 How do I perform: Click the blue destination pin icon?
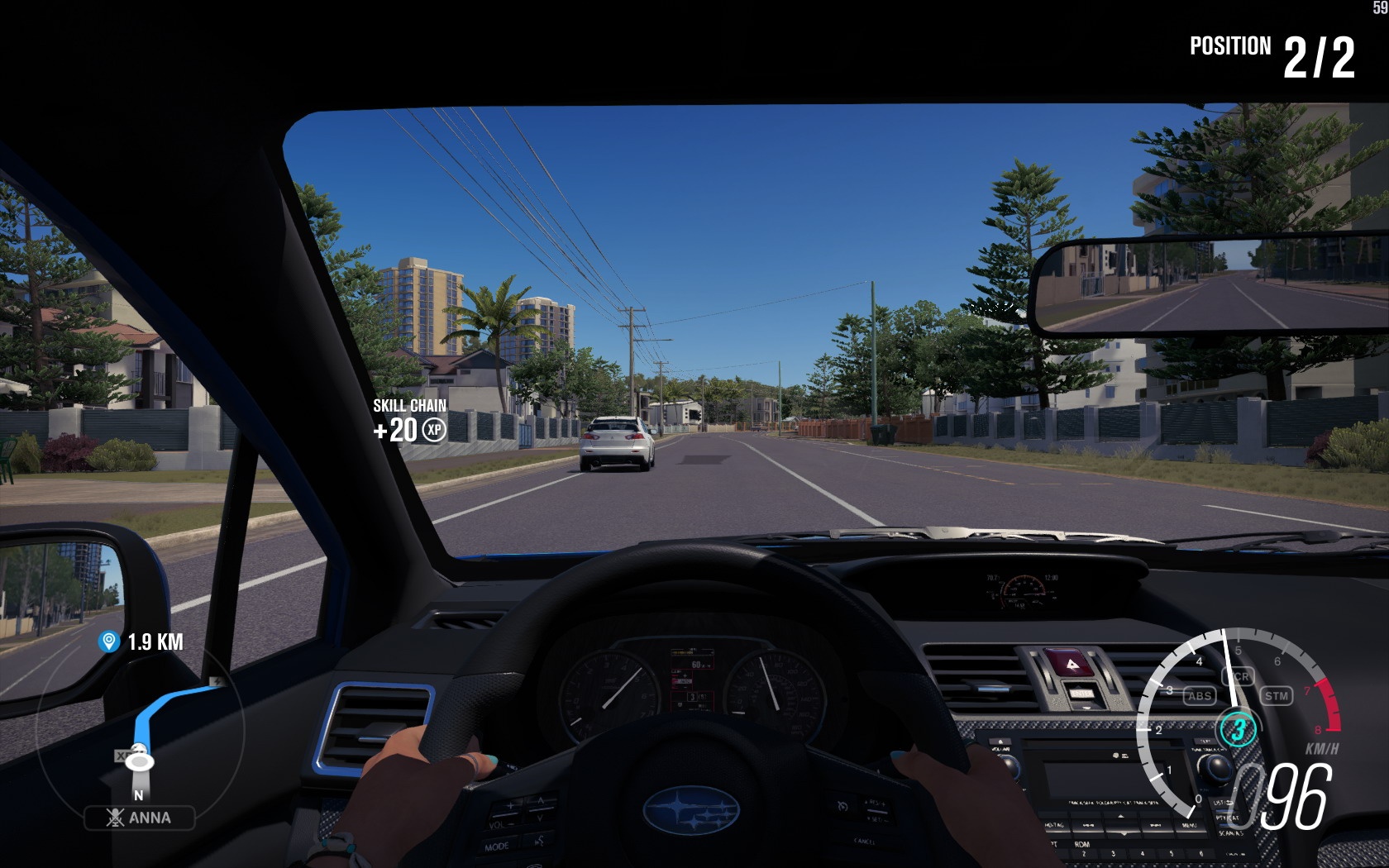point(108,641)
